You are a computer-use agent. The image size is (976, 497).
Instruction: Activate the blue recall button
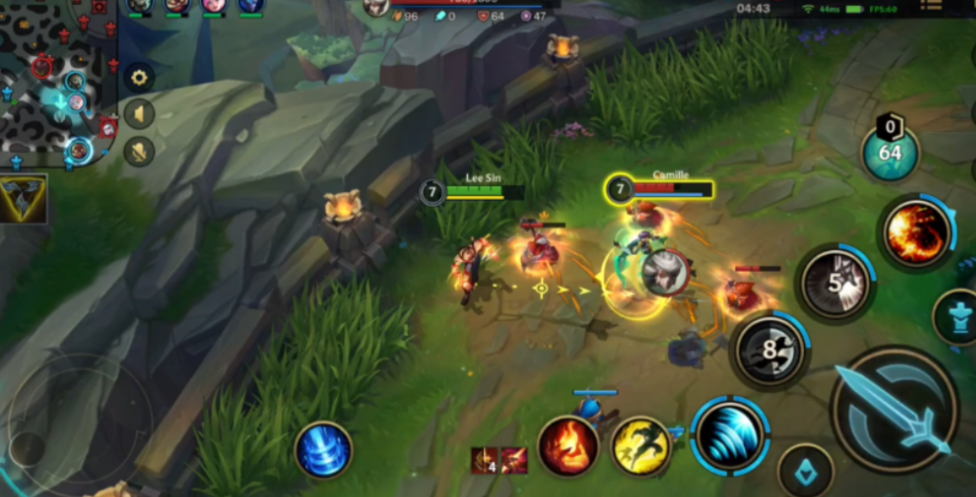(323, 450)
